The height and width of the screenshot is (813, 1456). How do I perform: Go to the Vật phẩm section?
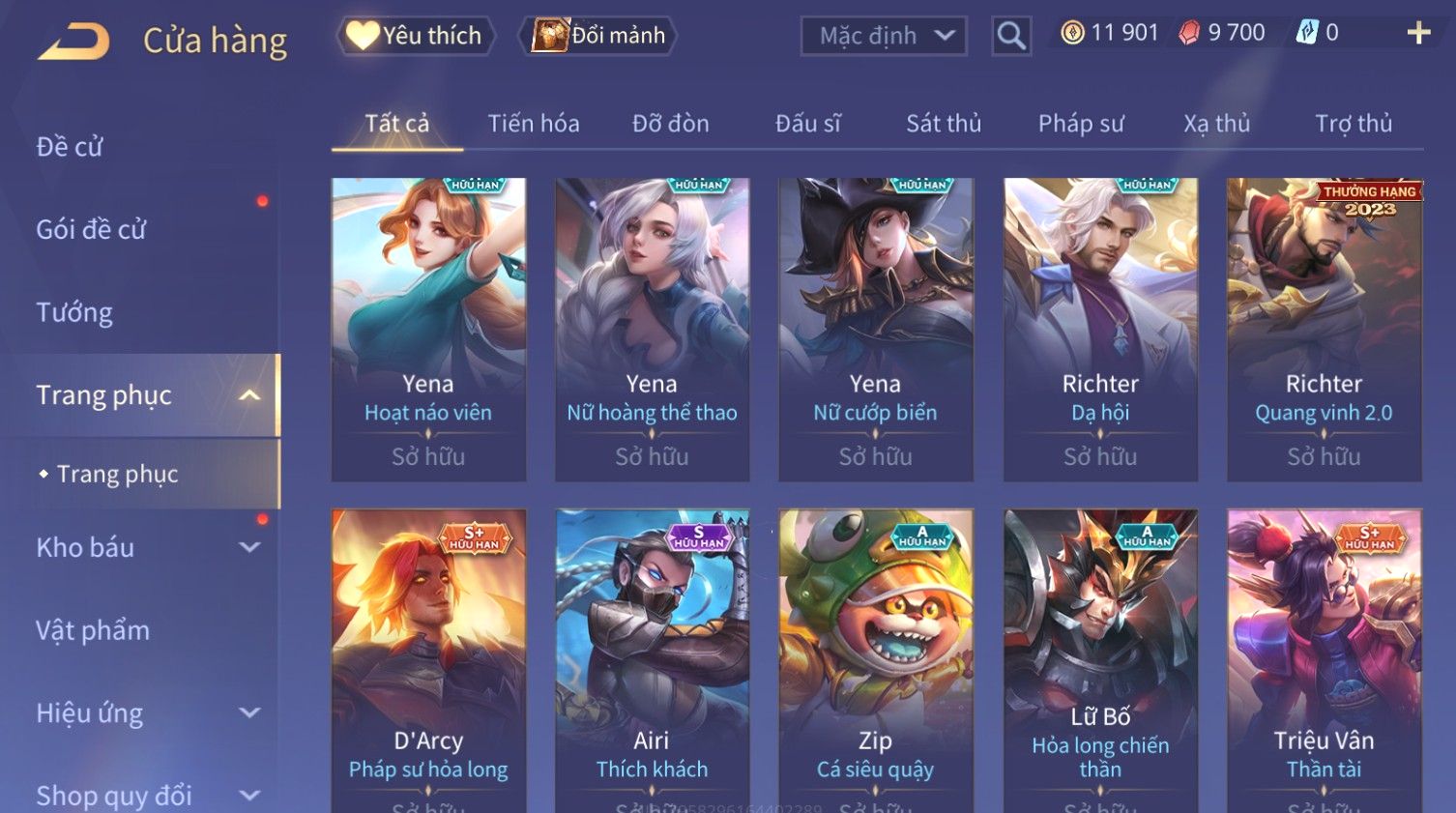(x=93, y=630)
